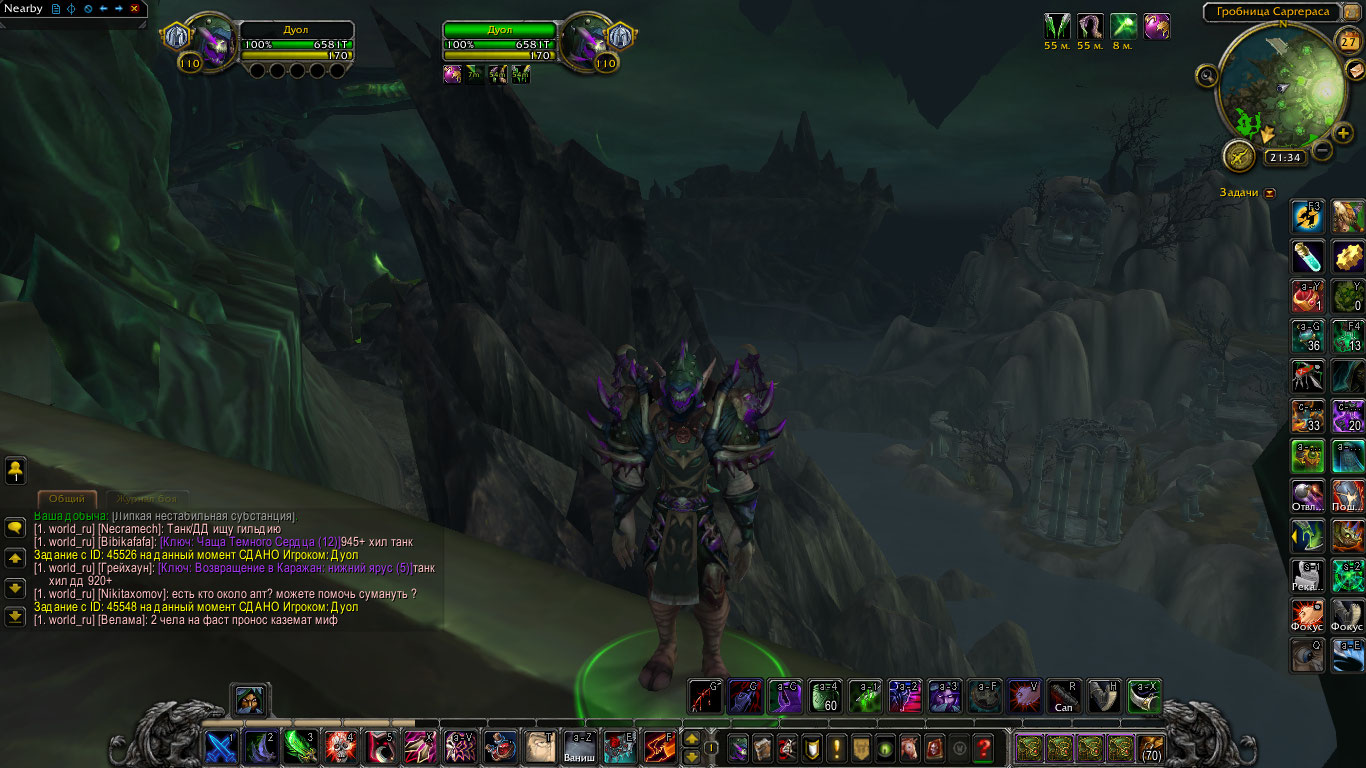Screen dimensions: 1366x768
Task: Close the Nearby addon panel
Action: click(134, 8)
